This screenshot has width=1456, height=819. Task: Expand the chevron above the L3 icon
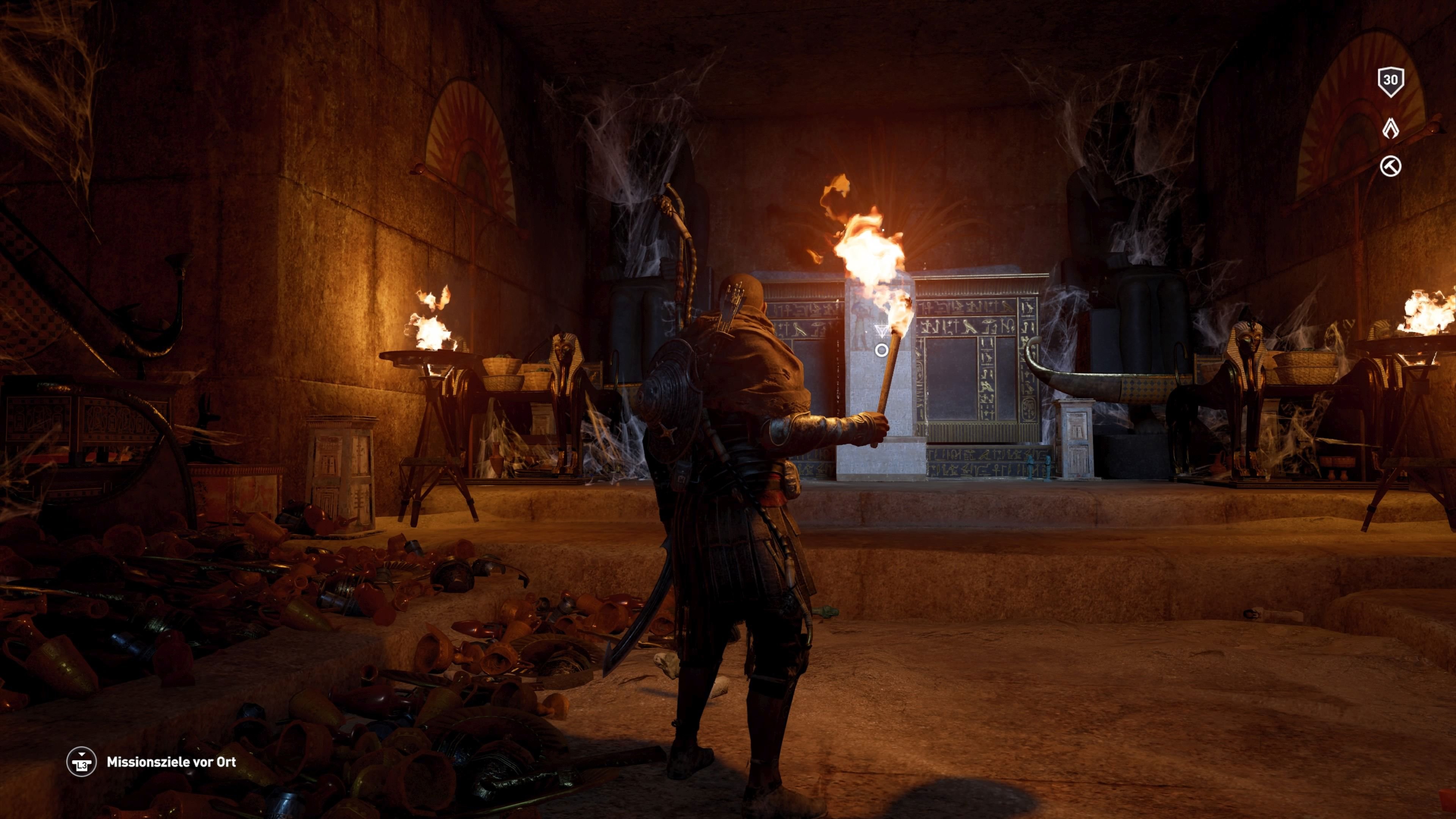pyautogui.click(x=82, y=755)
